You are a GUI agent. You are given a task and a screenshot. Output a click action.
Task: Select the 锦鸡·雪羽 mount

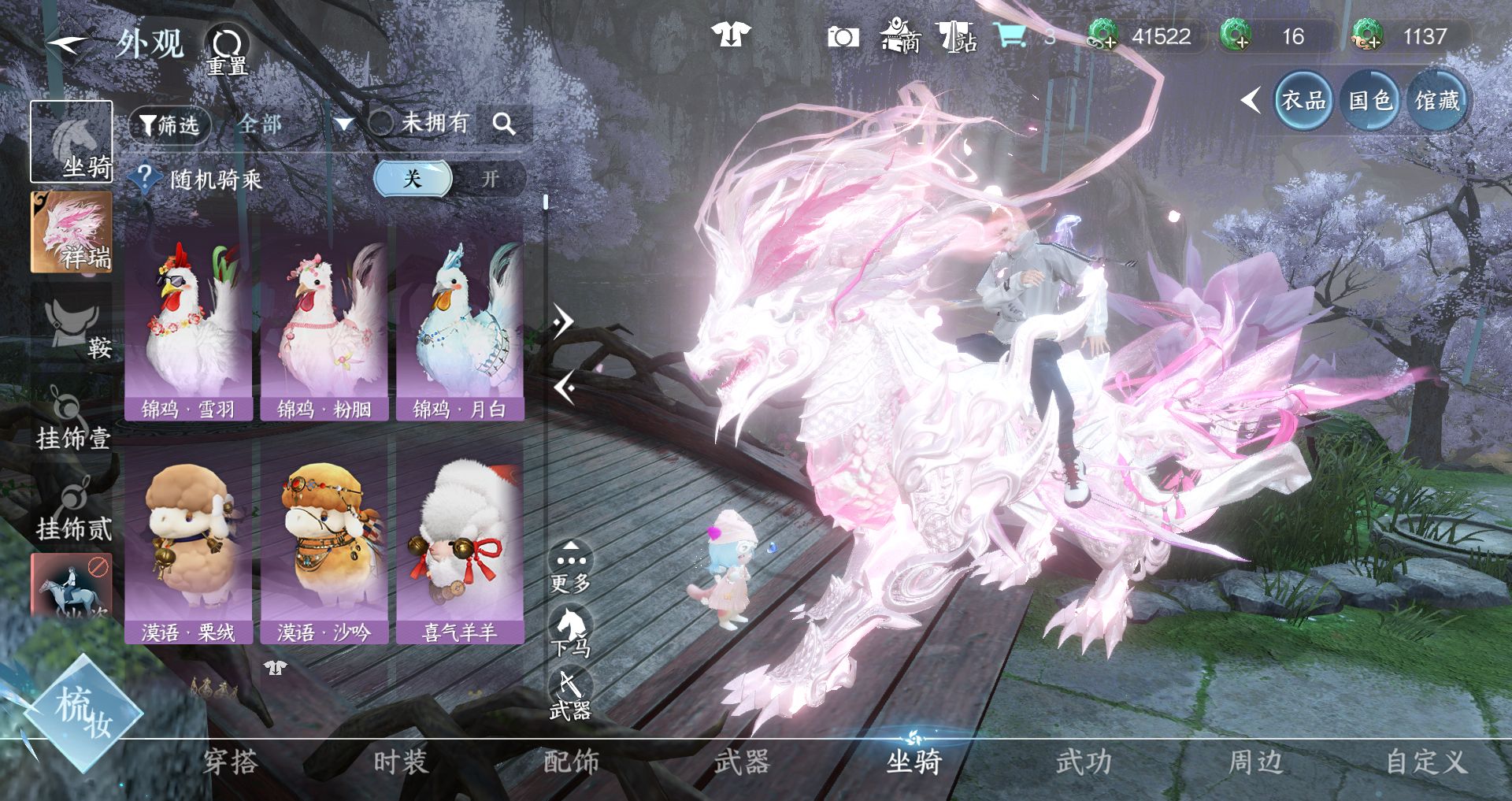click(188, 321)
